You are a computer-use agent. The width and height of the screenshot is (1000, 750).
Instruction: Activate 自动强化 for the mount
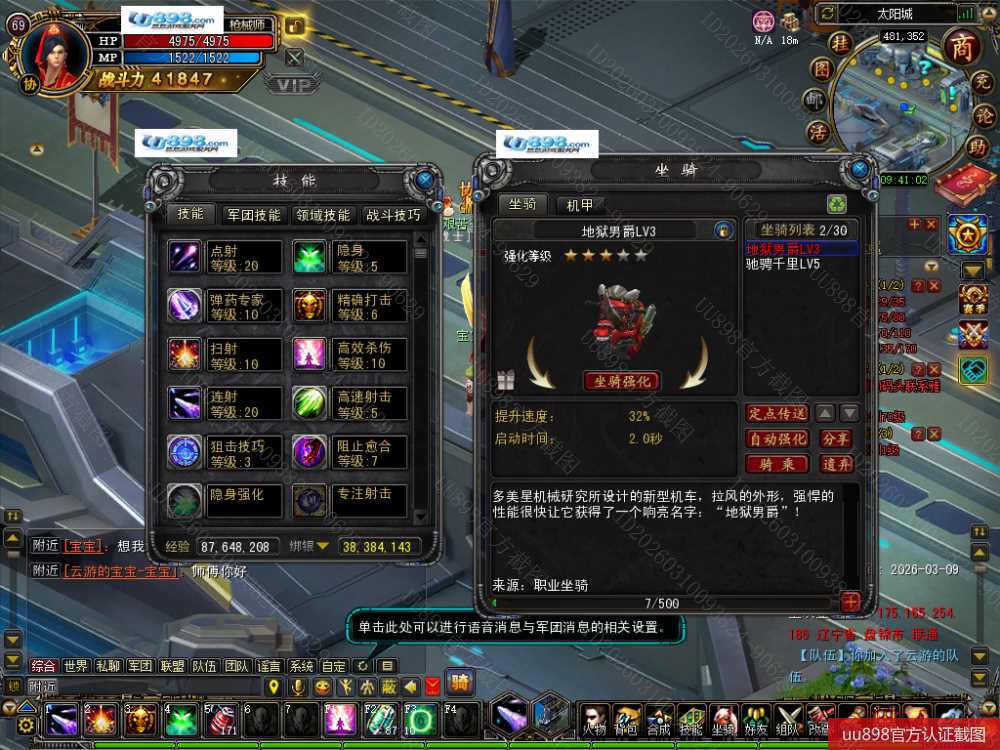777,439
